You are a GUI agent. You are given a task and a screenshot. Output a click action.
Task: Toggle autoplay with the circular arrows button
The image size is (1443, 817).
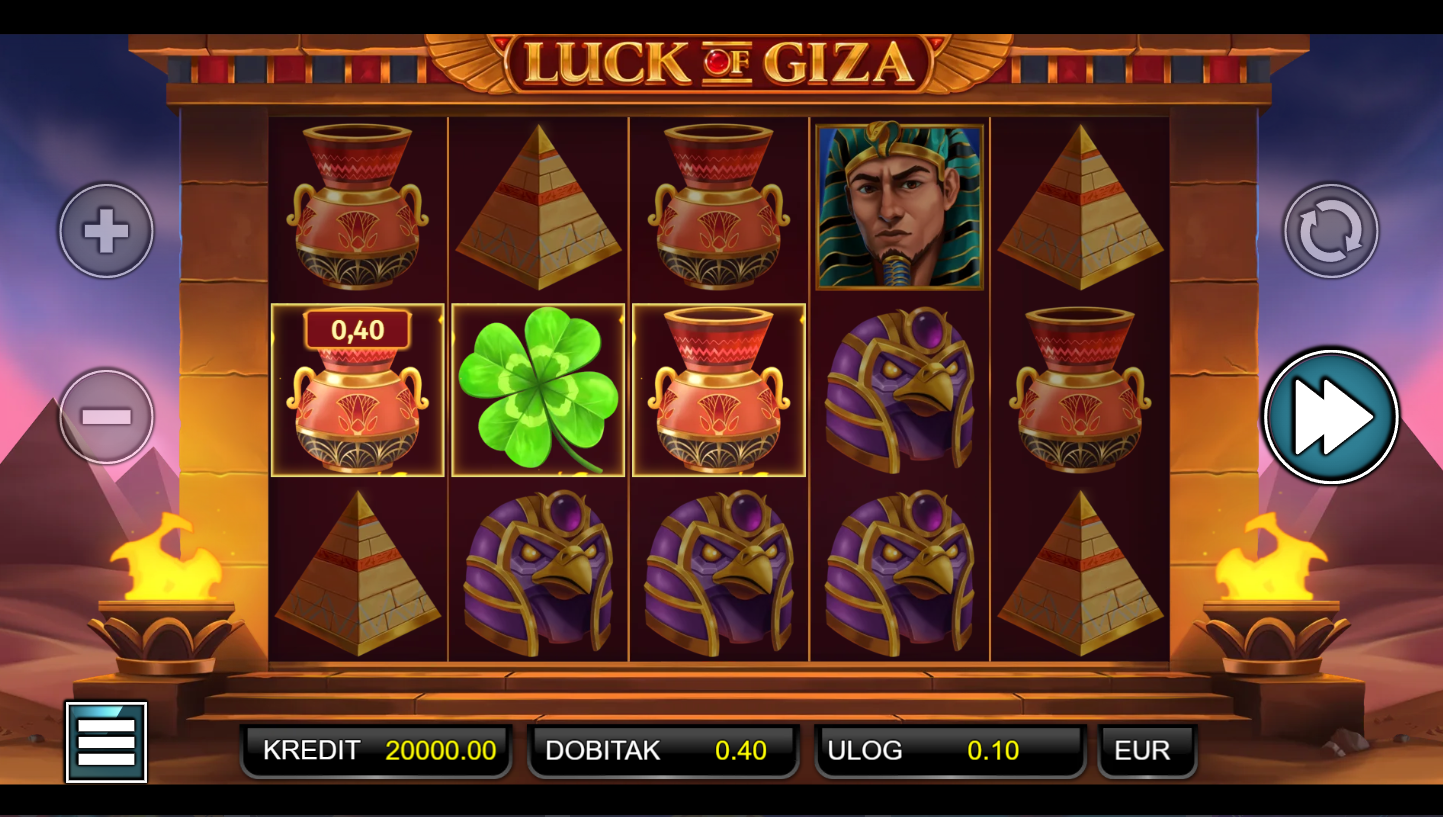click(x=1330, y=231)
